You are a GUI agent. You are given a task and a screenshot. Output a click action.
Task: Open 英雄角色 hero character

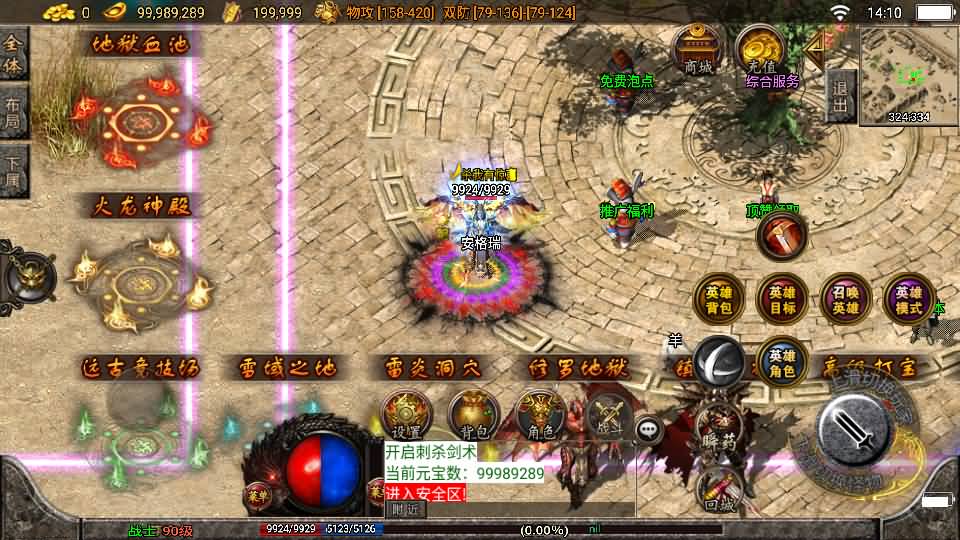(782, 362)
